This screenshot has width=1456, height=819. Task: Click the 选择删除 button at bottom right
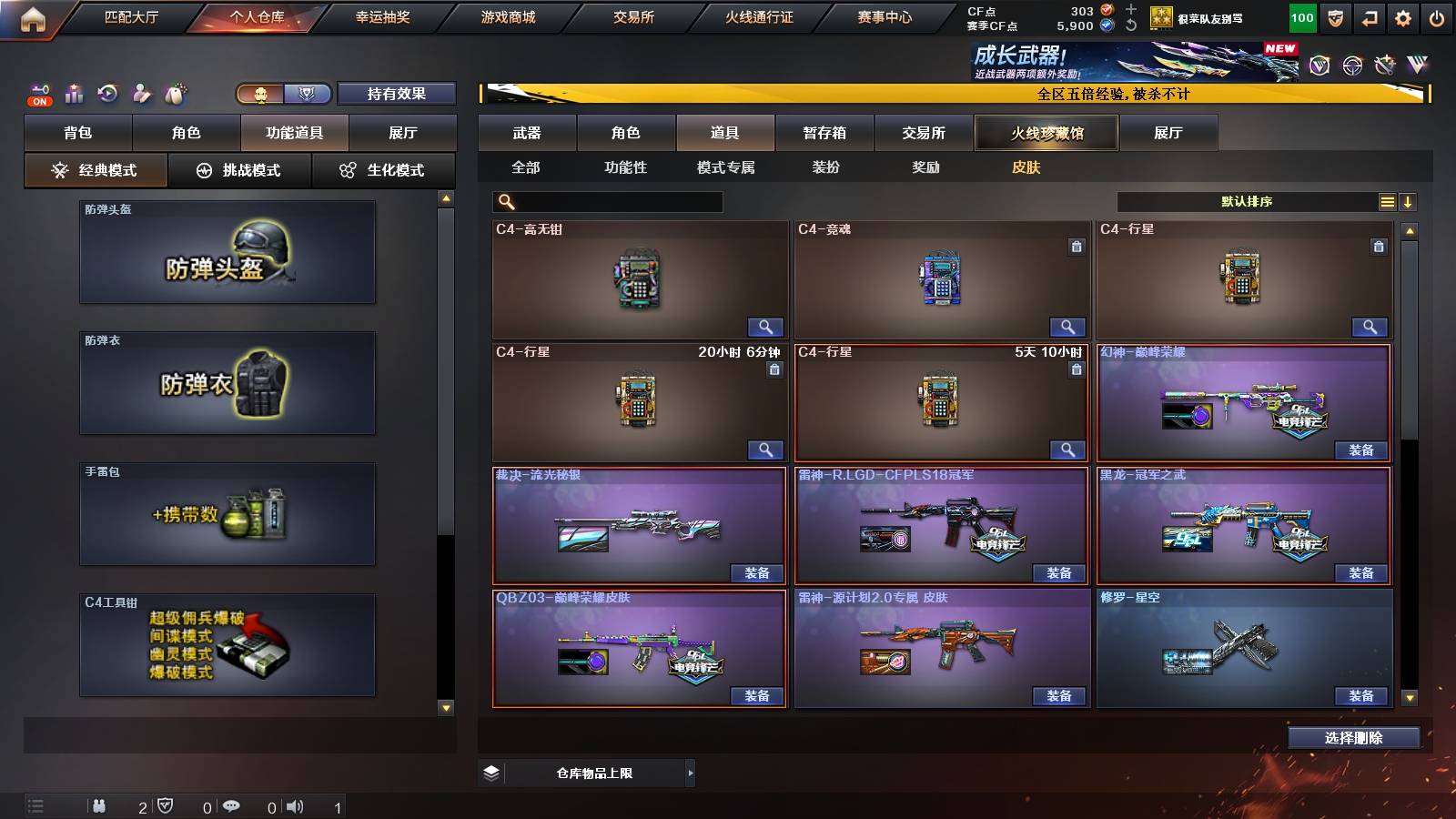coord(1354,737)
